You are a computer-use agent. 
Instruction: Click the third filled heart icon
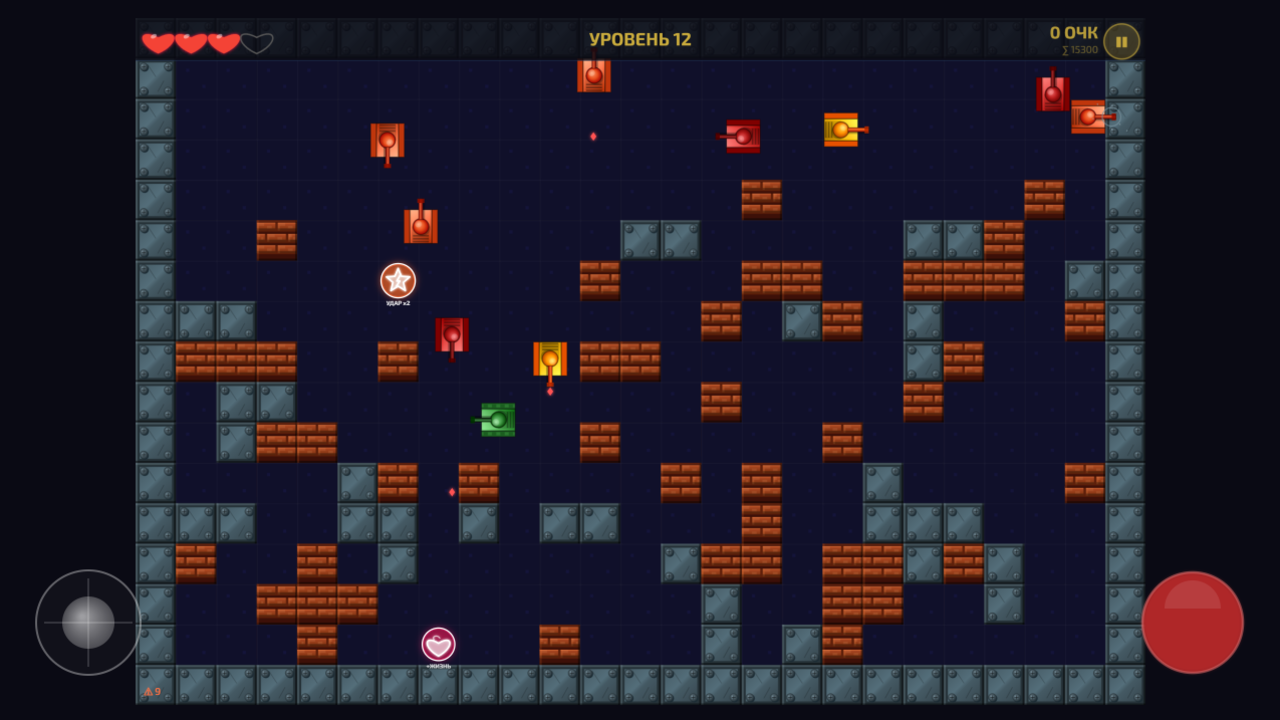click(224, 41)
